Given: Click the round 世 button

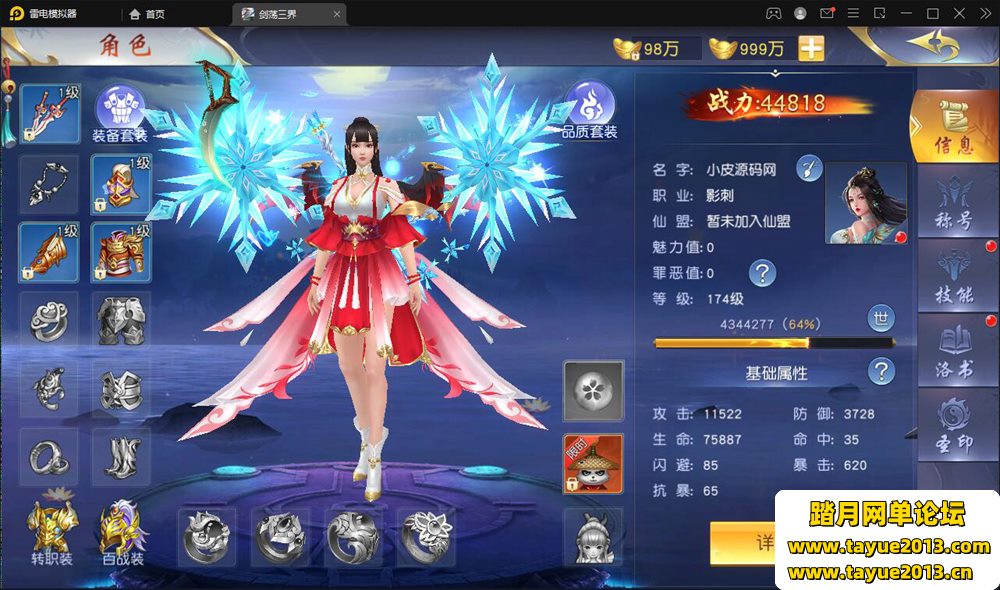Looking at the screenshot, I should pyautogui.click(x=881, y=319).
